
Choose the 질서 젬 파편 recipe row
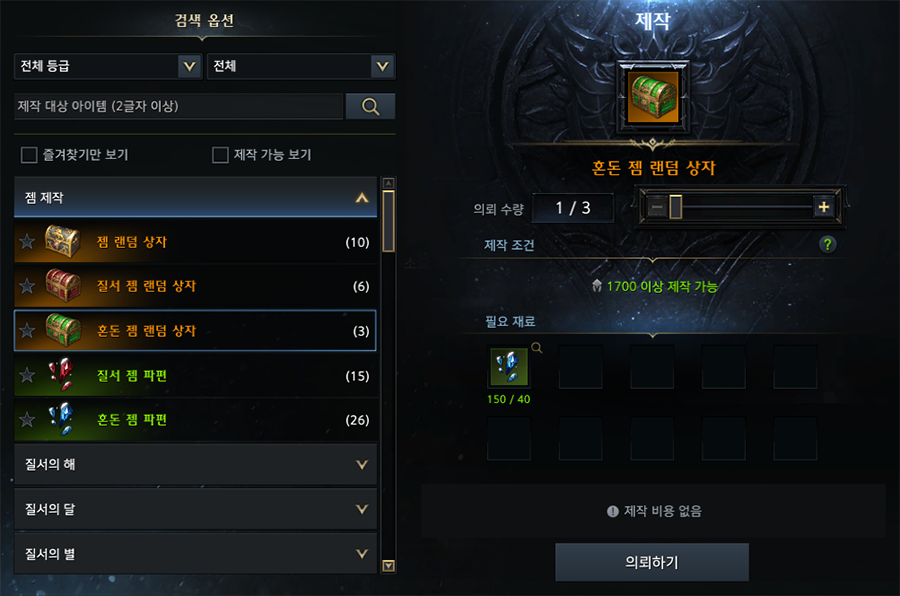[195, 375]
